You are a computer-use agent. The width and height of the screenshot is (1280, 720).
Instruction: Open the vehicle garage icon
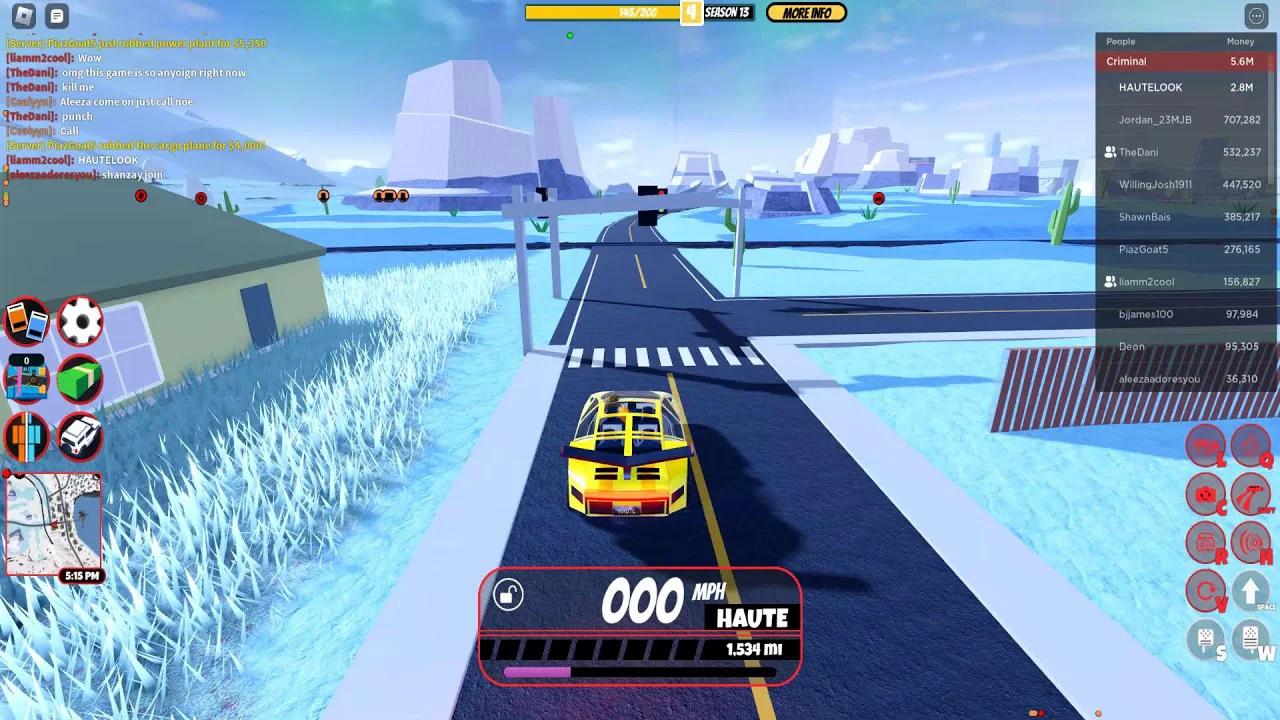[x=79, y=437]
